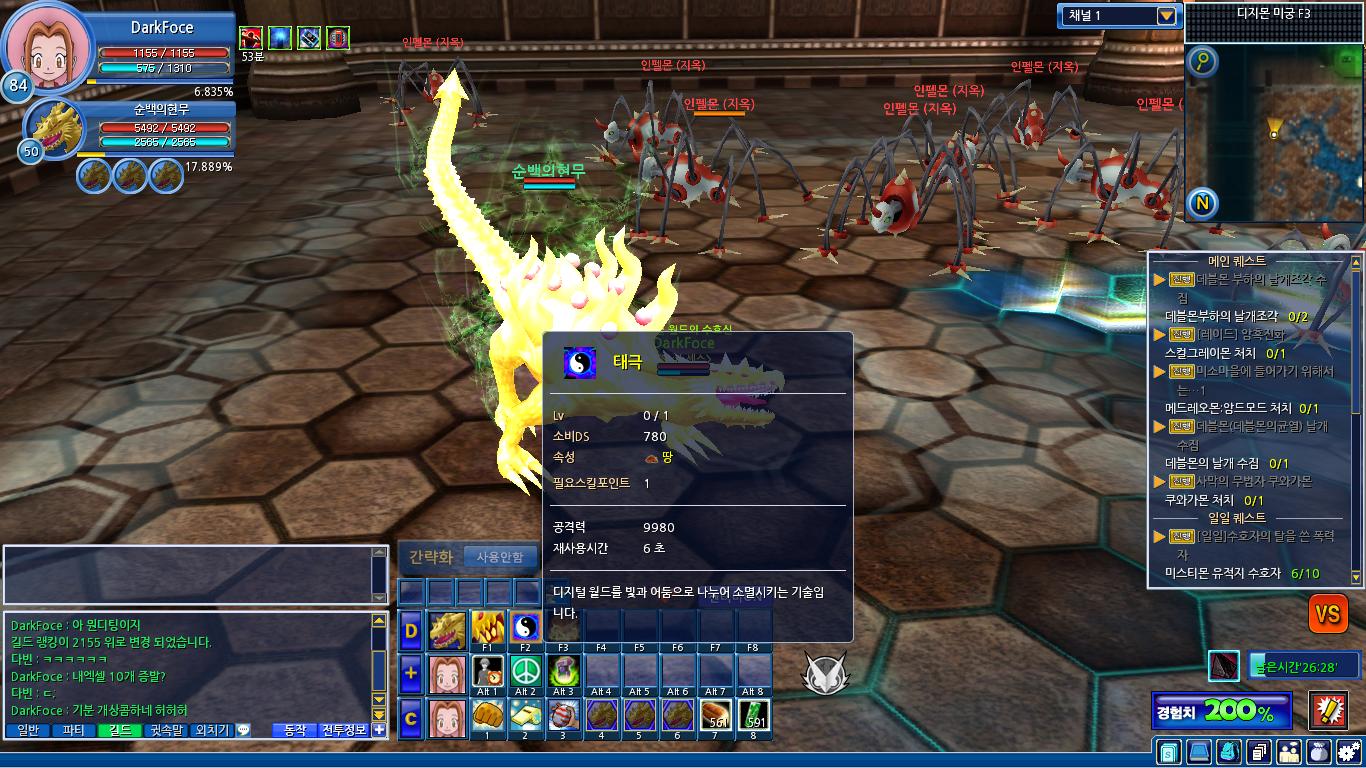The height and width of the screenshot is (768, 1366).
Task: Select the 길드 guild chat tab
Action: tap(118, 731)
